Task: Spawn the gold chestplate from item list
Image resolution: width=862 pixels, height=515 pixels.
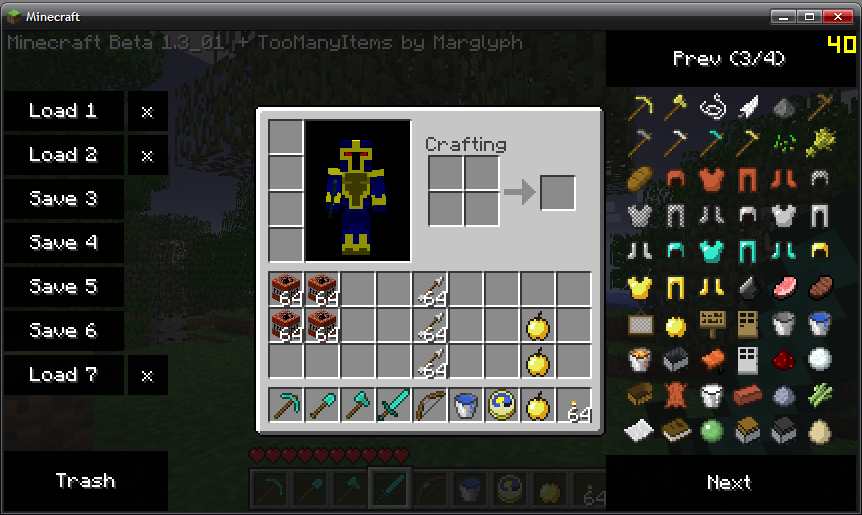Action: click(x=640, y=288)
